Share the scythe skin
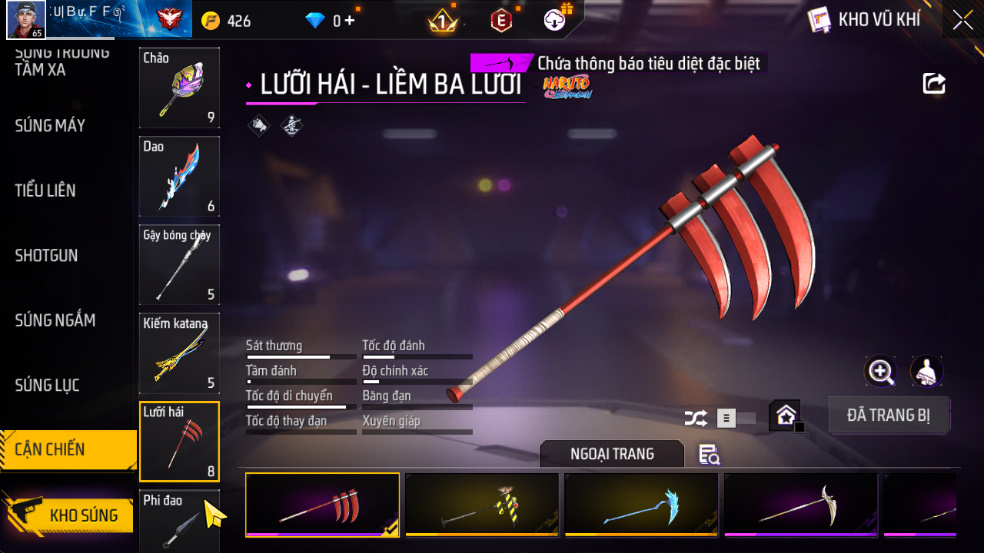This screenshot has height=553, width=984. 934,84
